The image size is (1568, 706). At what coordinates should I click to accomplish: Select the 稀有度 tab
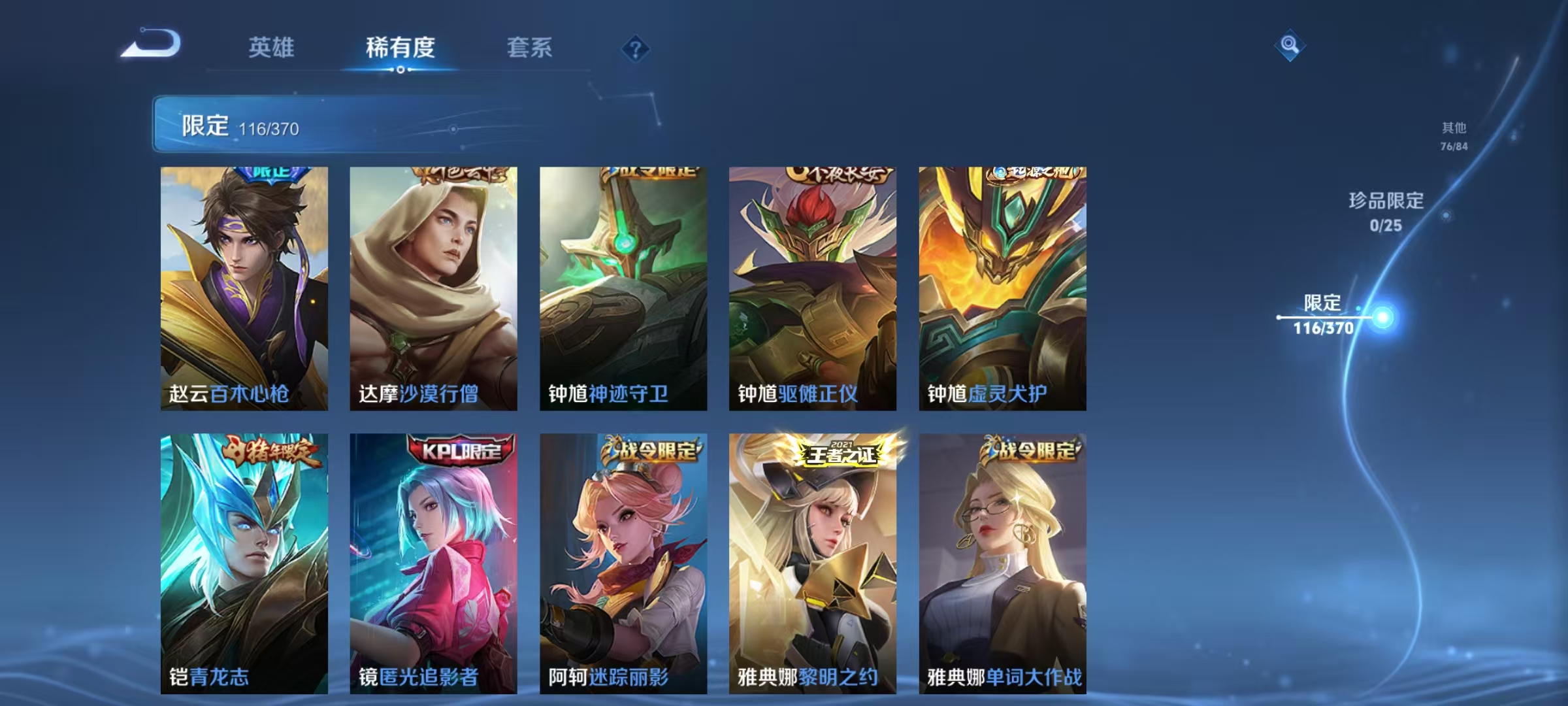point(400,48)
